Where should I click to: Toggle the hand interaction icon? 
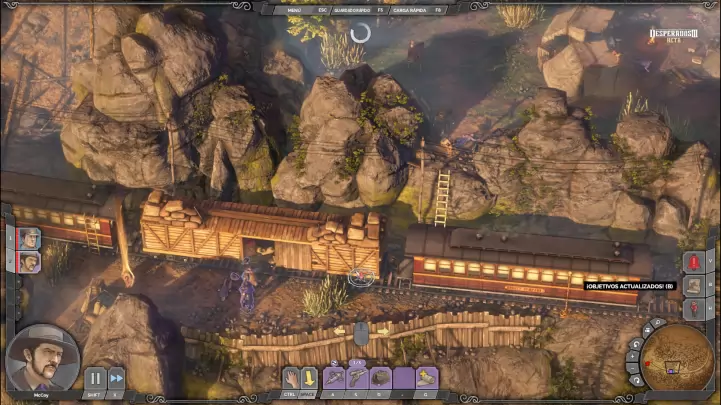point(290,377)
